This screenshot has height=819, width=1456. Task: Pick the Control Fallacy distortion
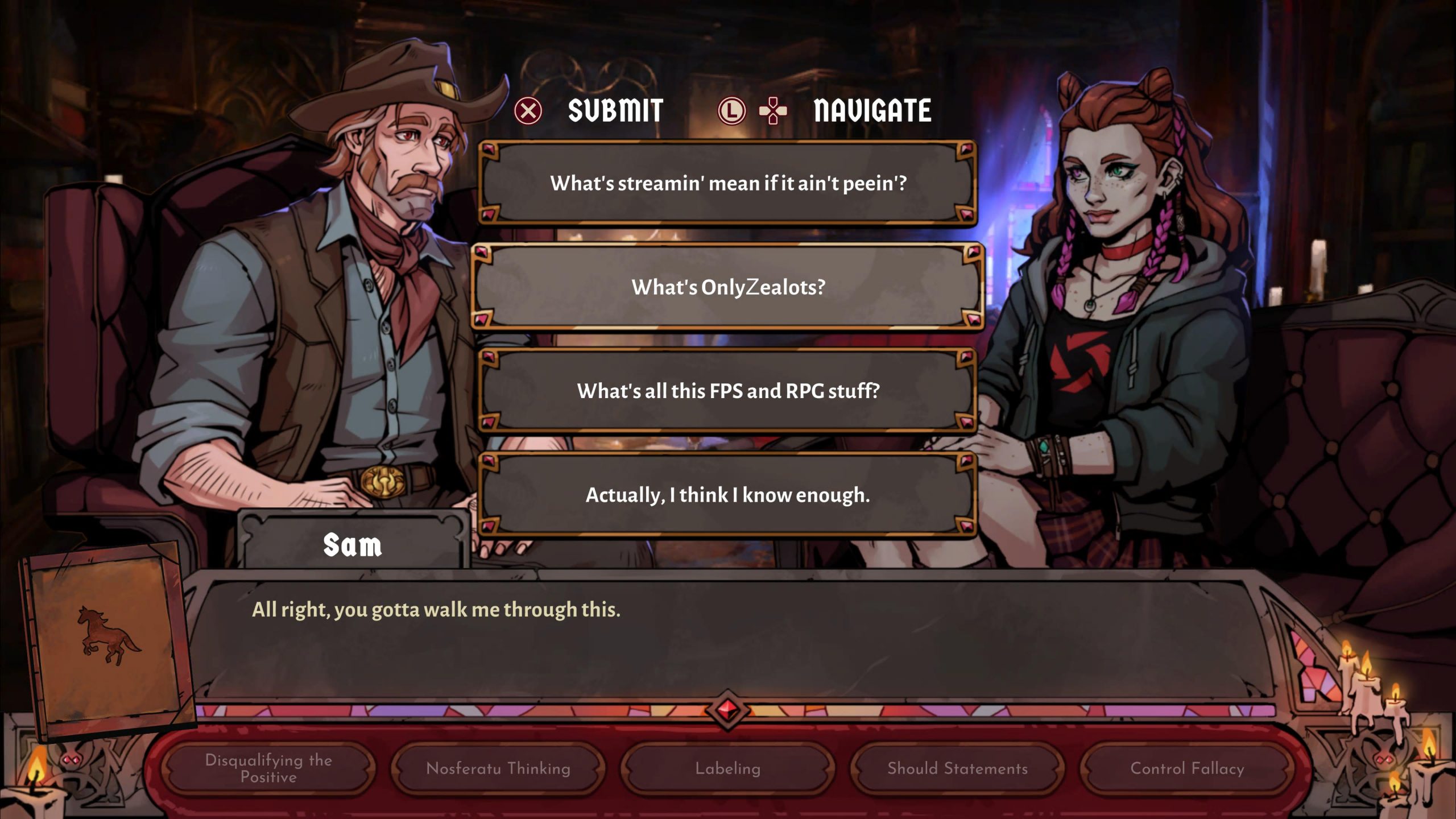click(x=1187, y=768)
